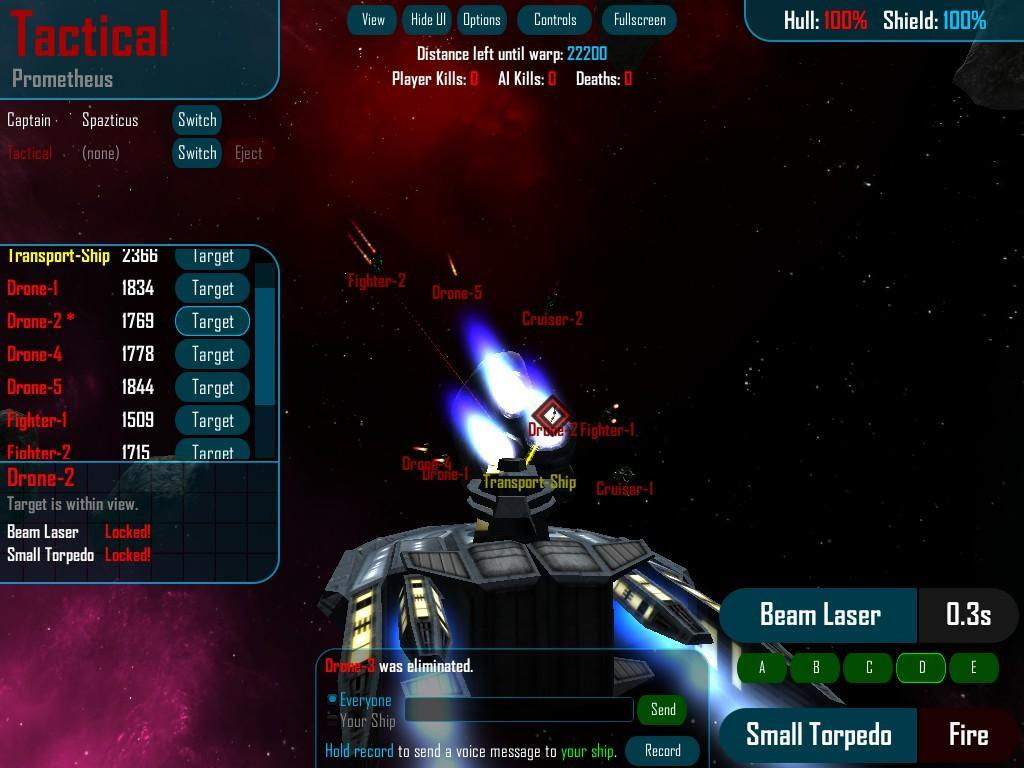The width and height of the screenshot is (1024, 768).
Task: Target Fighter-1 from the list
Action: click(x=212, y=420)
